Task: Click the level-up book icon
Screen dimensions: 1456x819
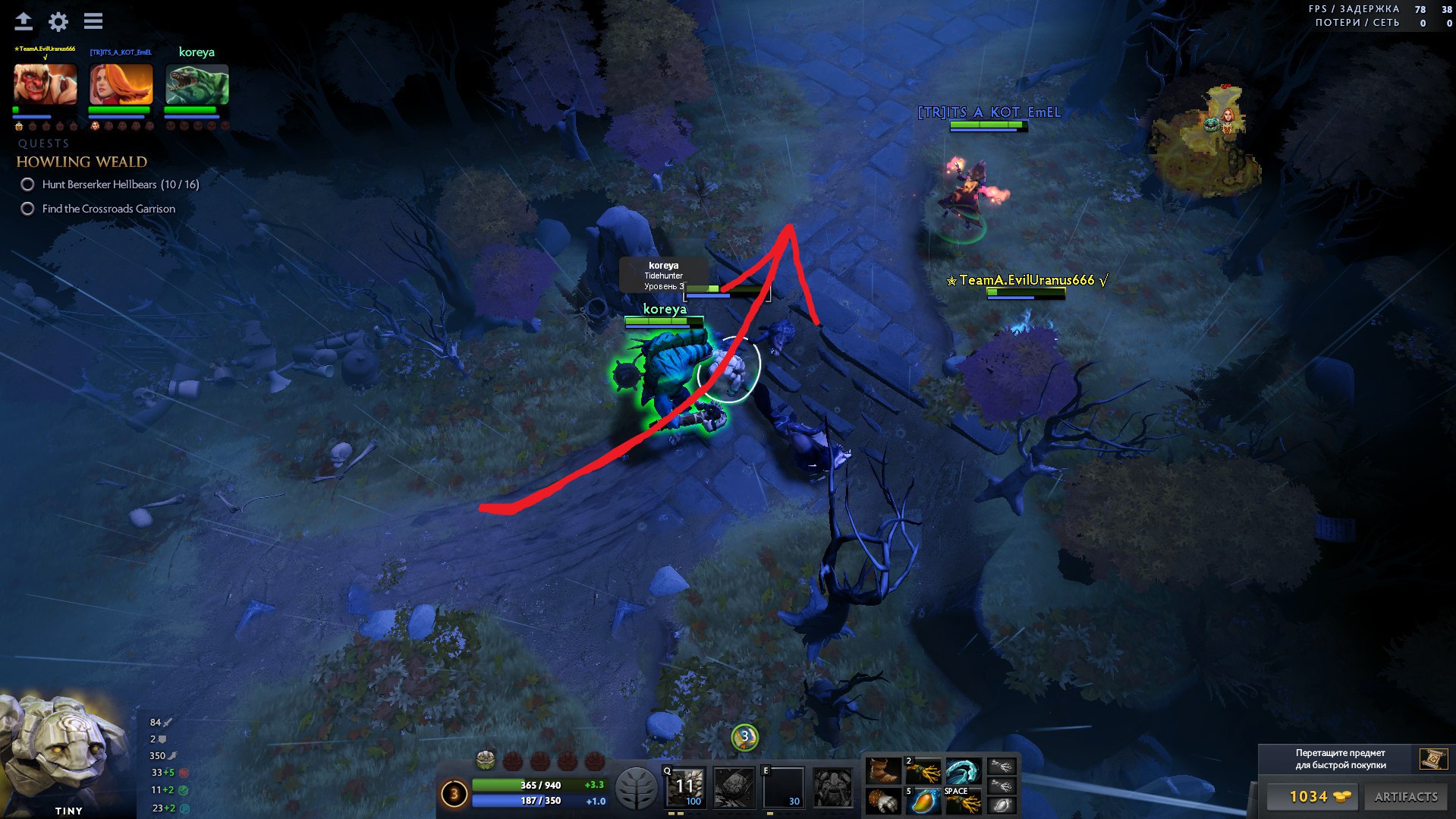Action: click(1433, 758)
